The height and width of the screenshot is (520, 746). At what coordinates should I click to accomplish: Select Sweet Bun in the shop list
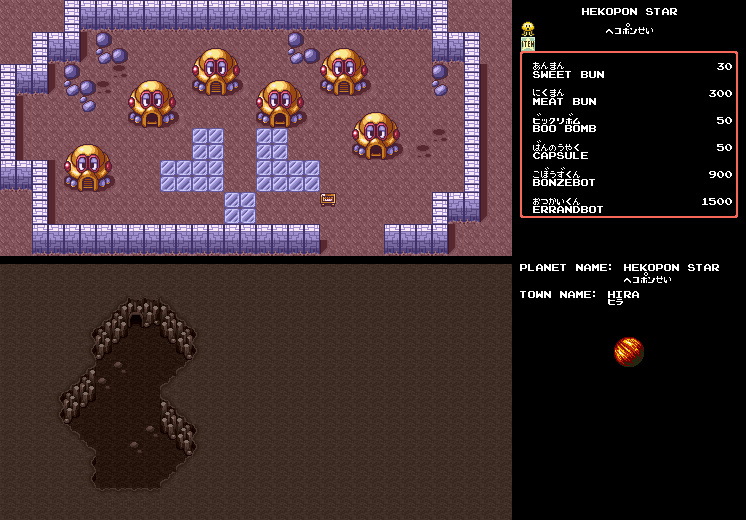tap(568, 74)
